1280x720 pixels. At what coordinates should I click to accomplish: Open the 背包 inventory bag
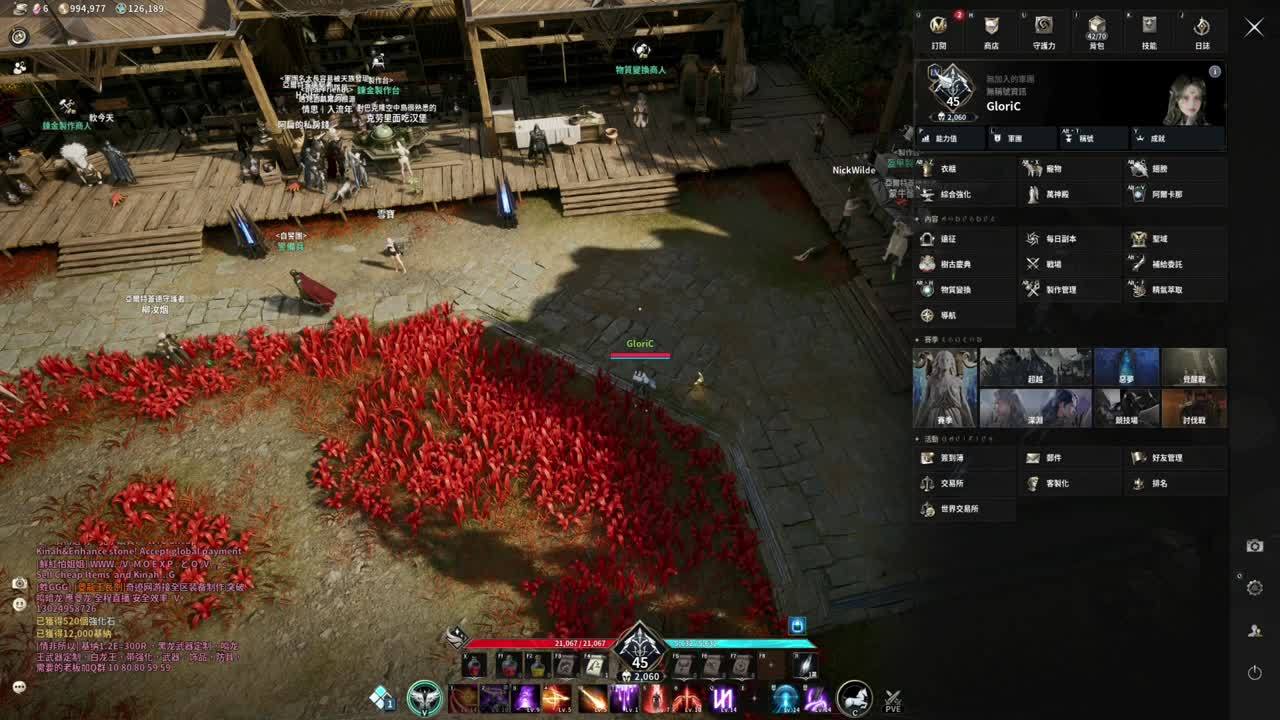[1096, 31]
